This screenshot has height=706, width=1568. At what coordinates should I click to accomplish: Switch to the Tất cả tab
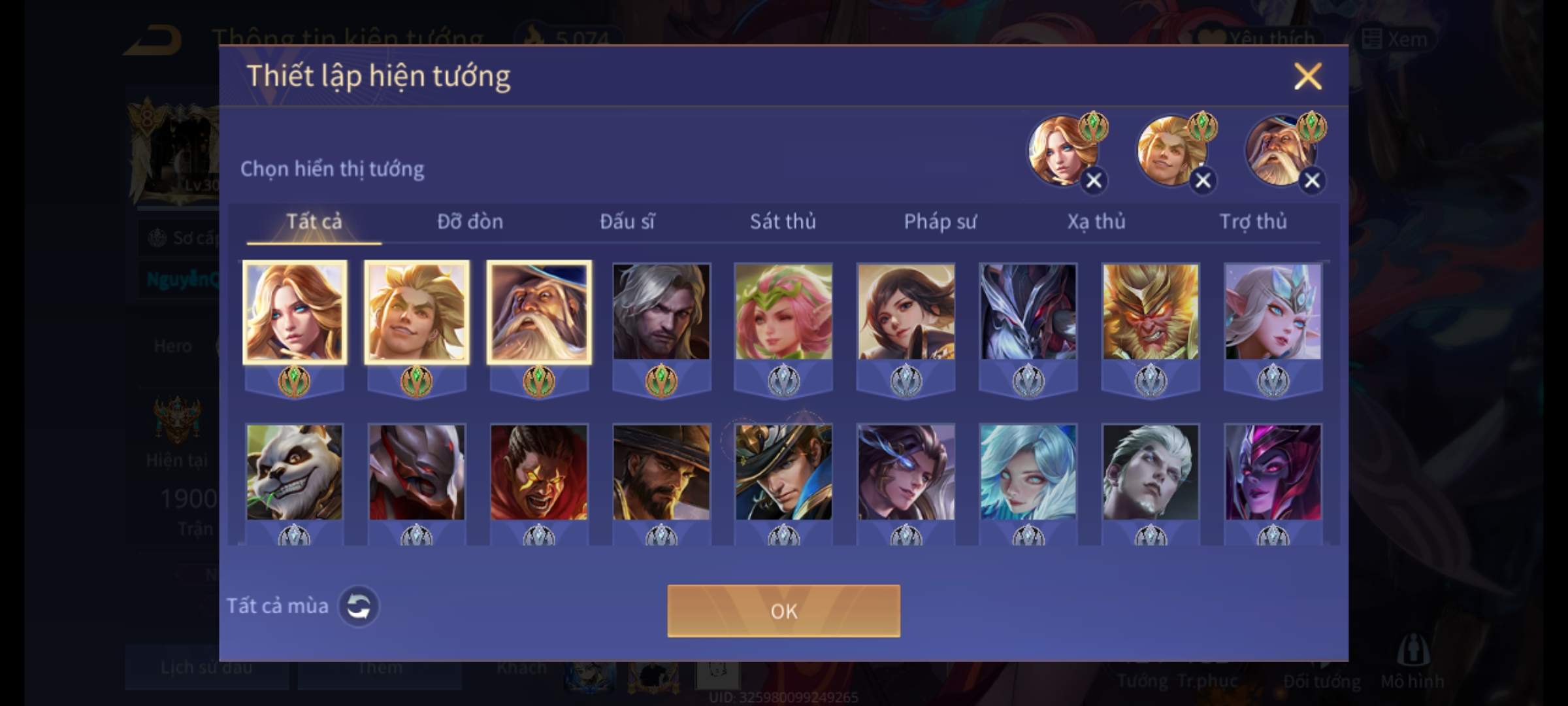pos(314,222)
